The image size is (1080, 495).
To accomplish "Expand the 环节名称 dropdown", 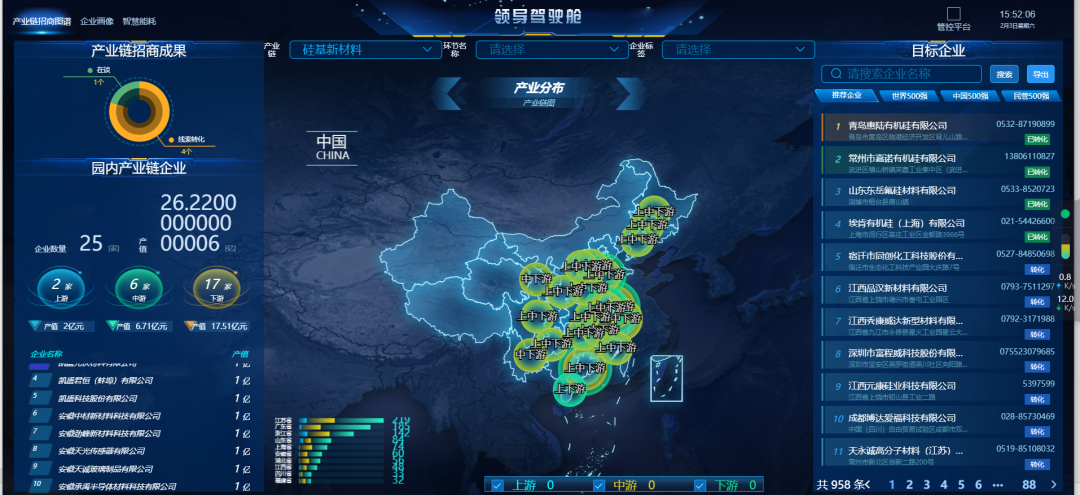I will 548,49.
